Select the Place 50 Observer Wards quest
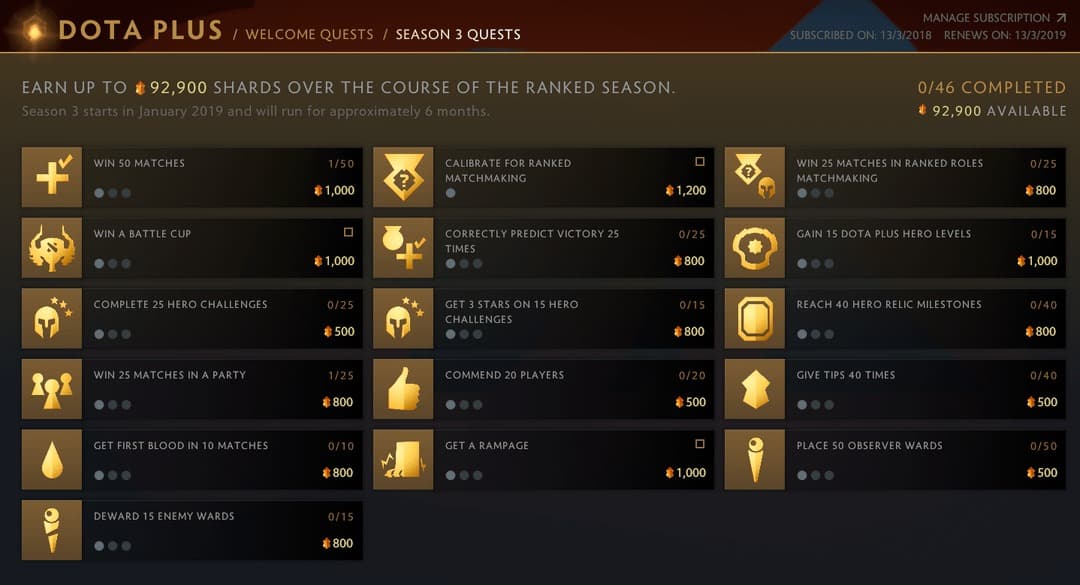Screen dimensions: 1080x585 tap(895, 460)
